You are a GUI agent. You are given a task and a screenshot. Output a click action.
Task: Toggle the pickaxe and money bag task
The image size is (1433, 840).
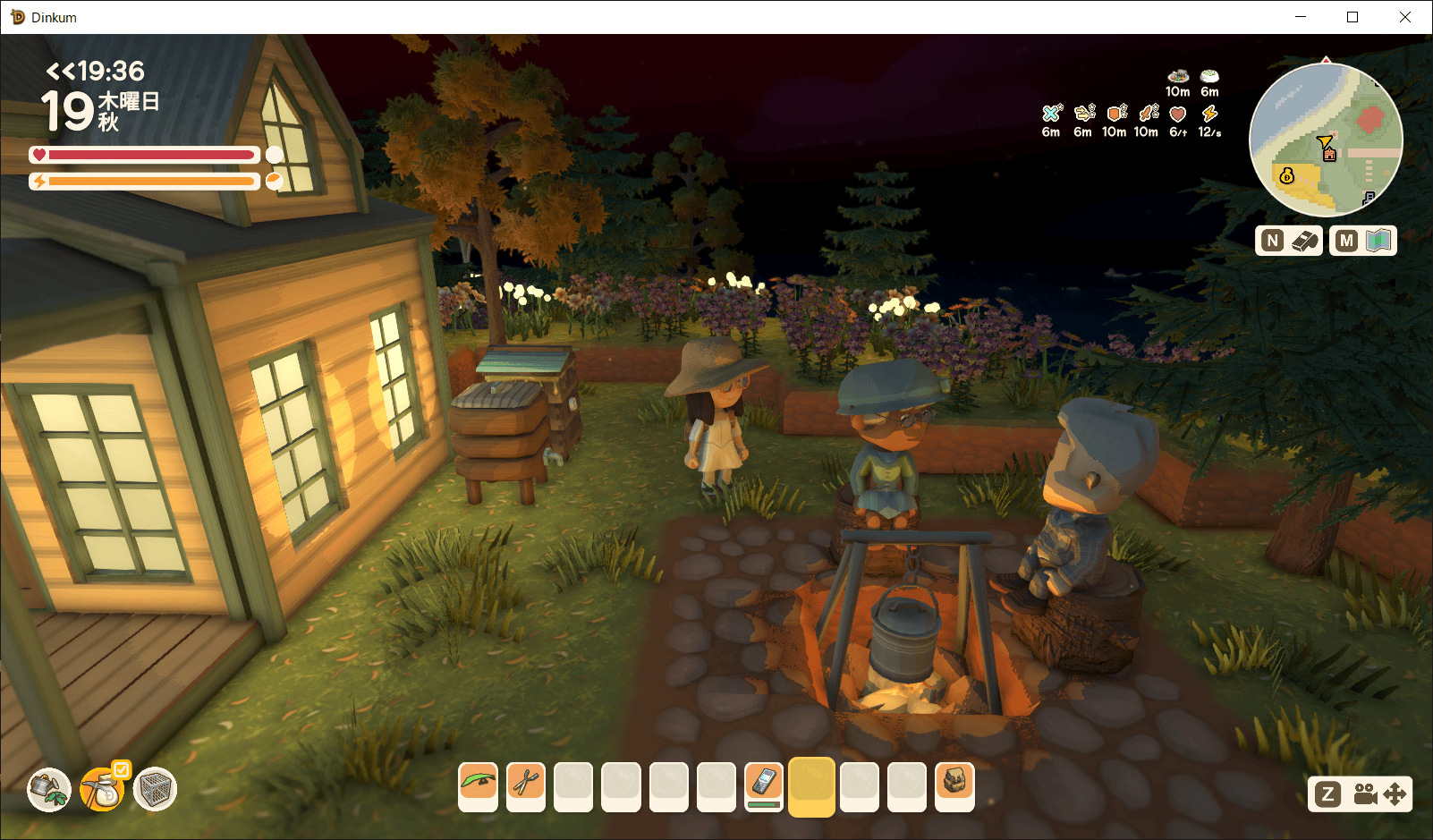pyautogui.click(x=103, y=789)
